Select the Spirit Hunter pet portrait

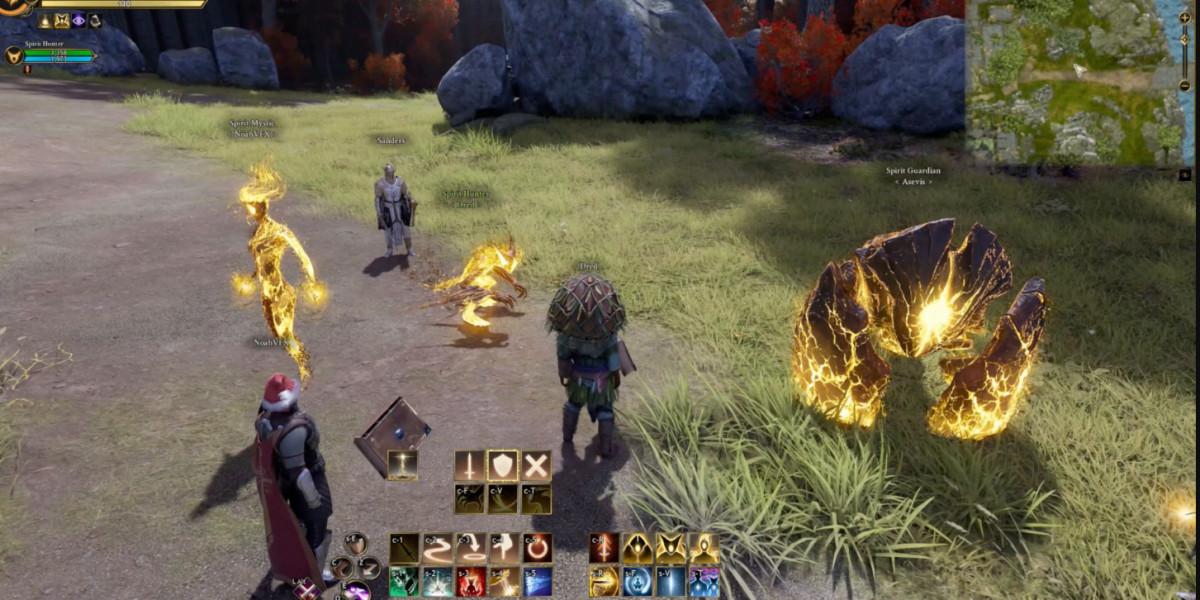[13, 55]
